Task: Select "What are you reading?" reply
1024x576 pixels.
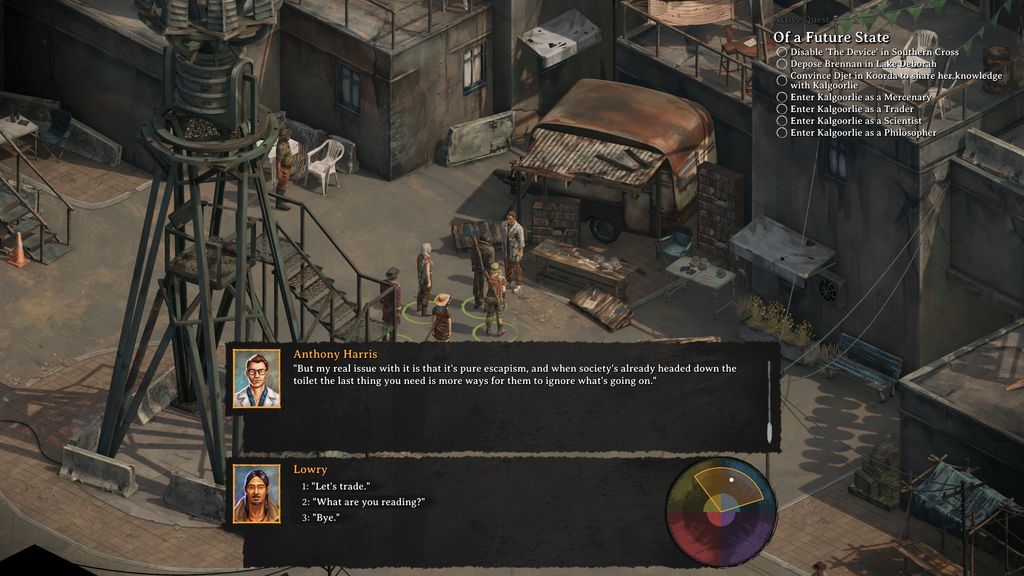Action: tap(368, 502)
